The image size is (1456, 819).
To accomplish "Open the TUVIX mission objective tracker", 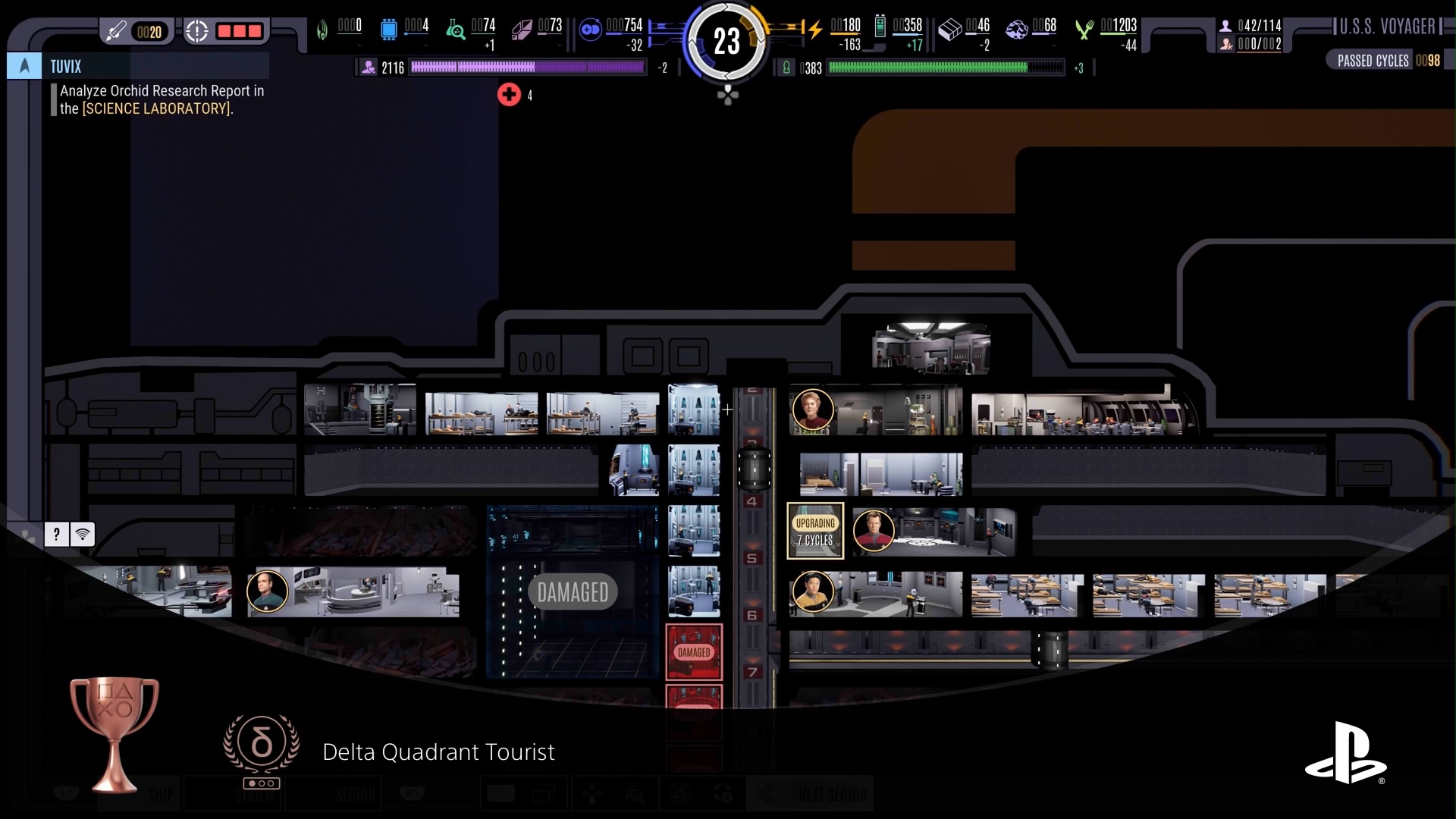I will point(66,67).
